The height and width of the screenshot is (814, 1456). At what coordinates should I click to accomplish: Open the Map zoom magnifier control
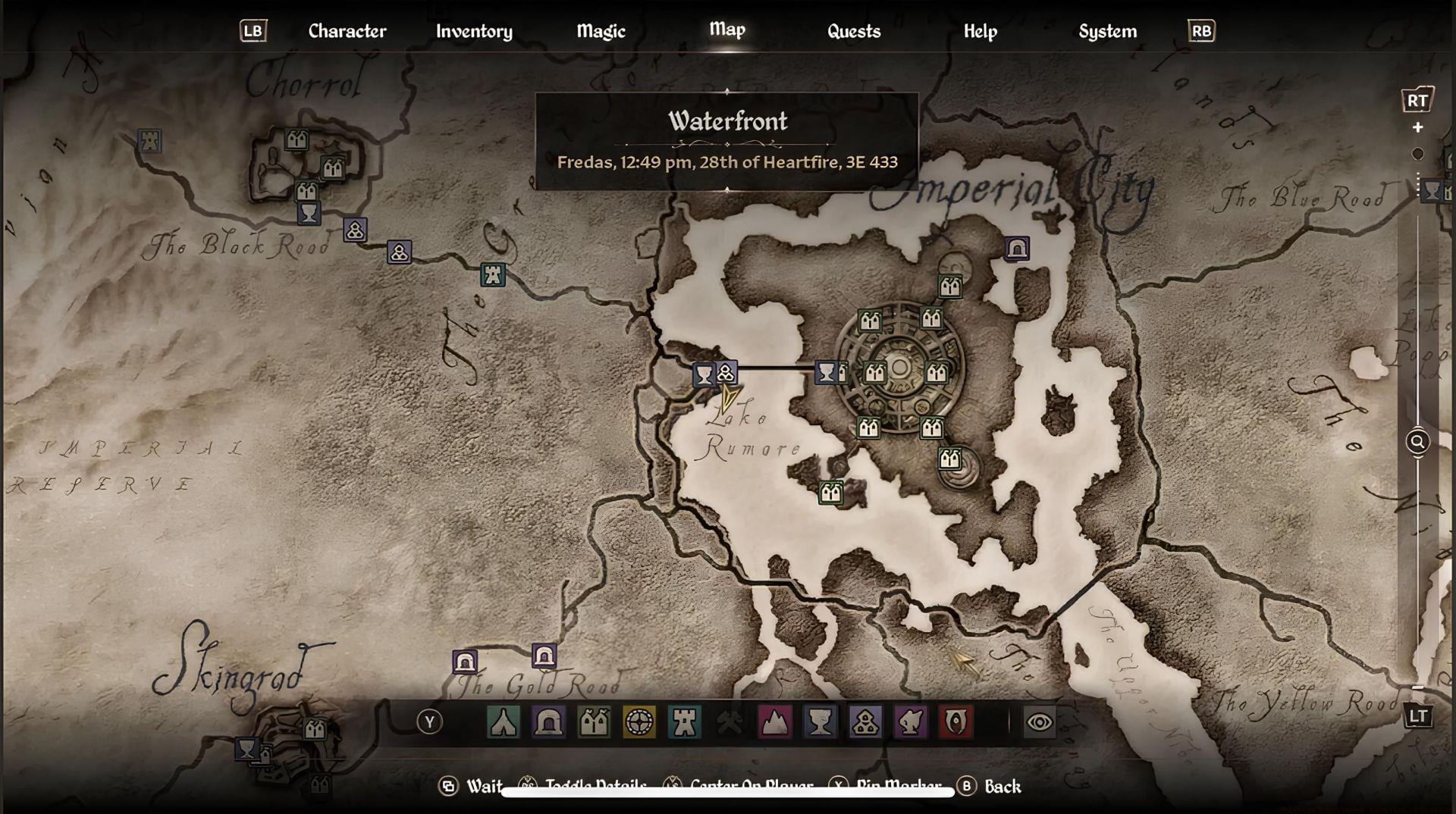pos(1417,442)
